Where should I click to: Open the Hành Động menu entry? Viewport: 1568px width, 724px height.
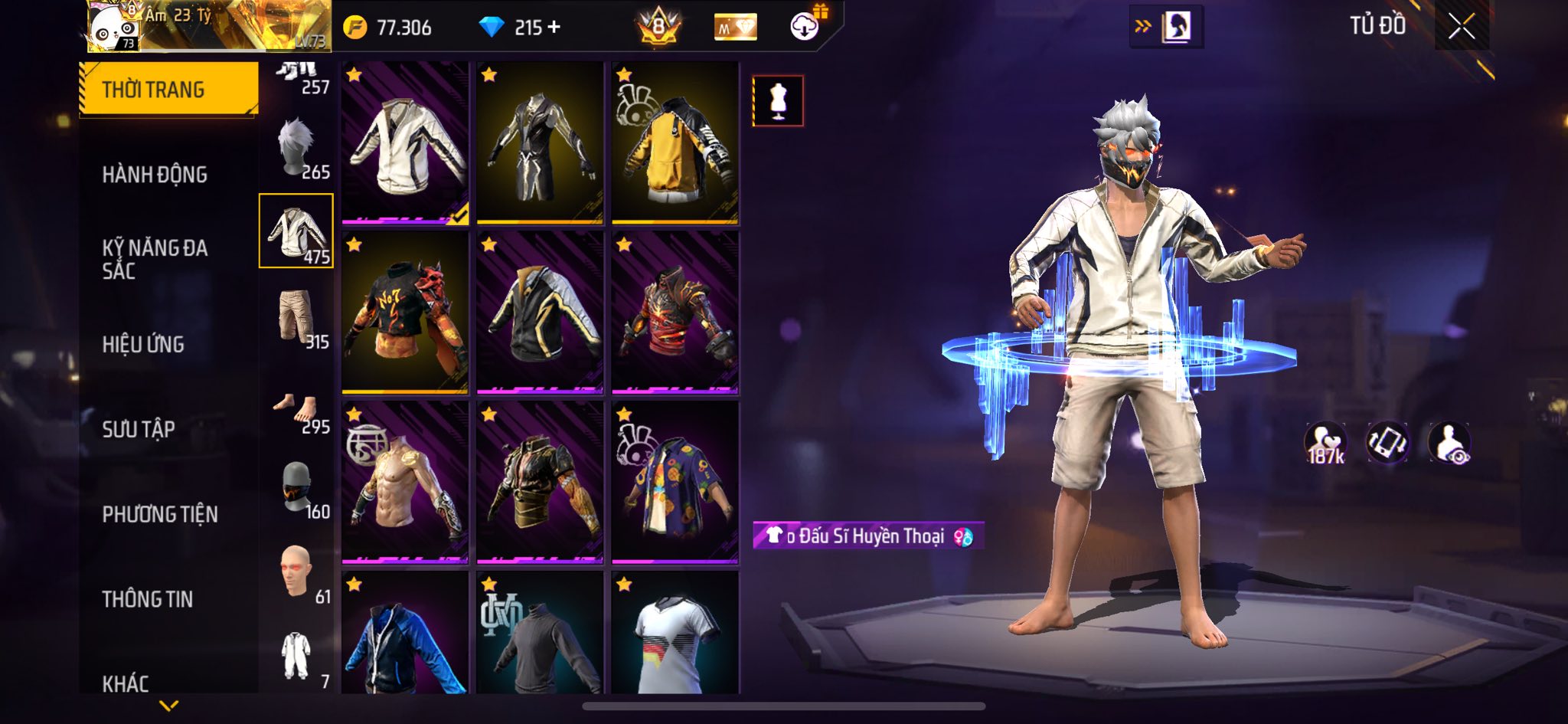coord(155,175)
